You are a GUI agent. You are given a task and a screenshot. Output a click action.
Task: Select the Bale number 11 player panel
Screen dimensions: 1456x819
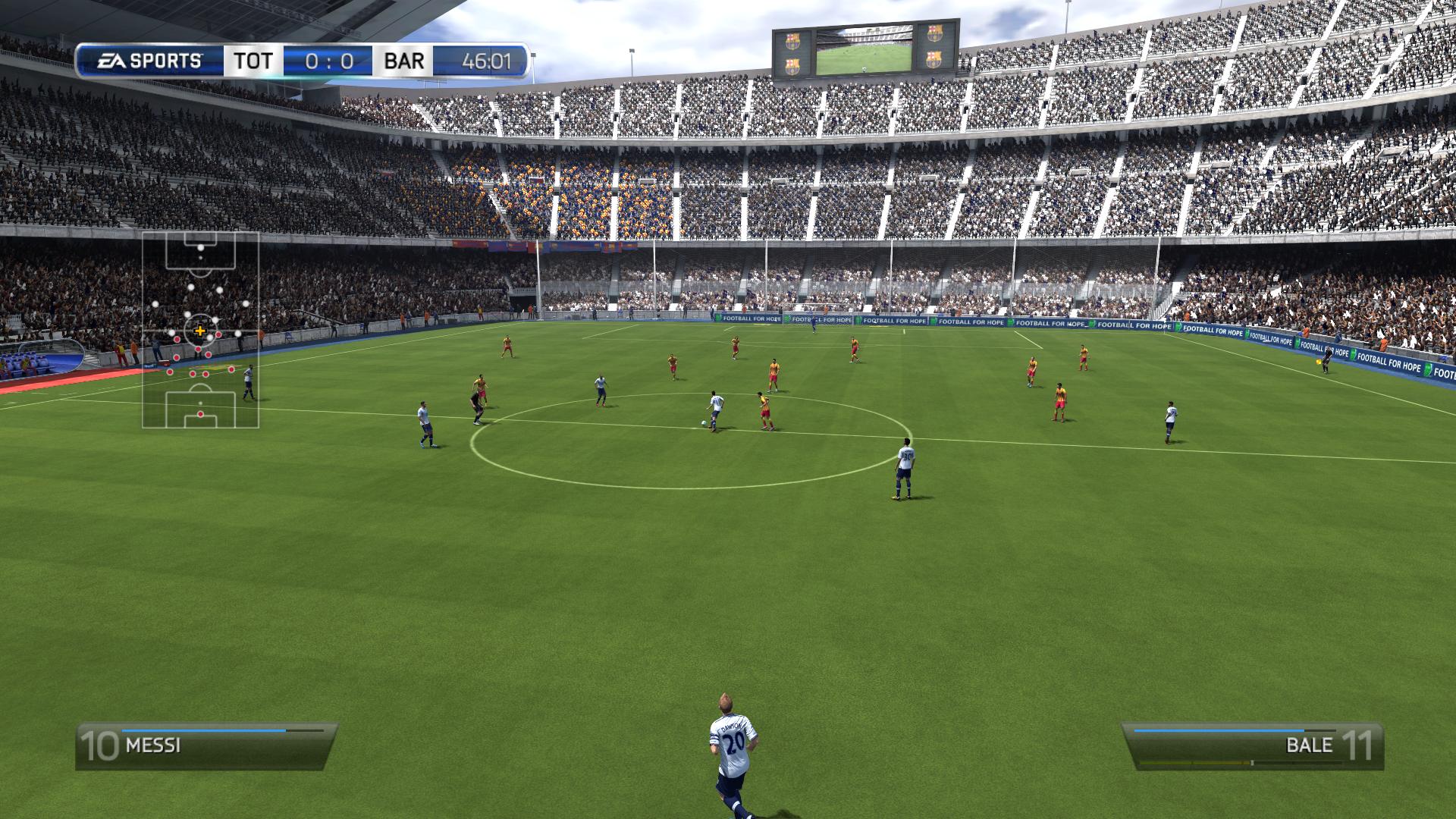(x=1253, y=745)
